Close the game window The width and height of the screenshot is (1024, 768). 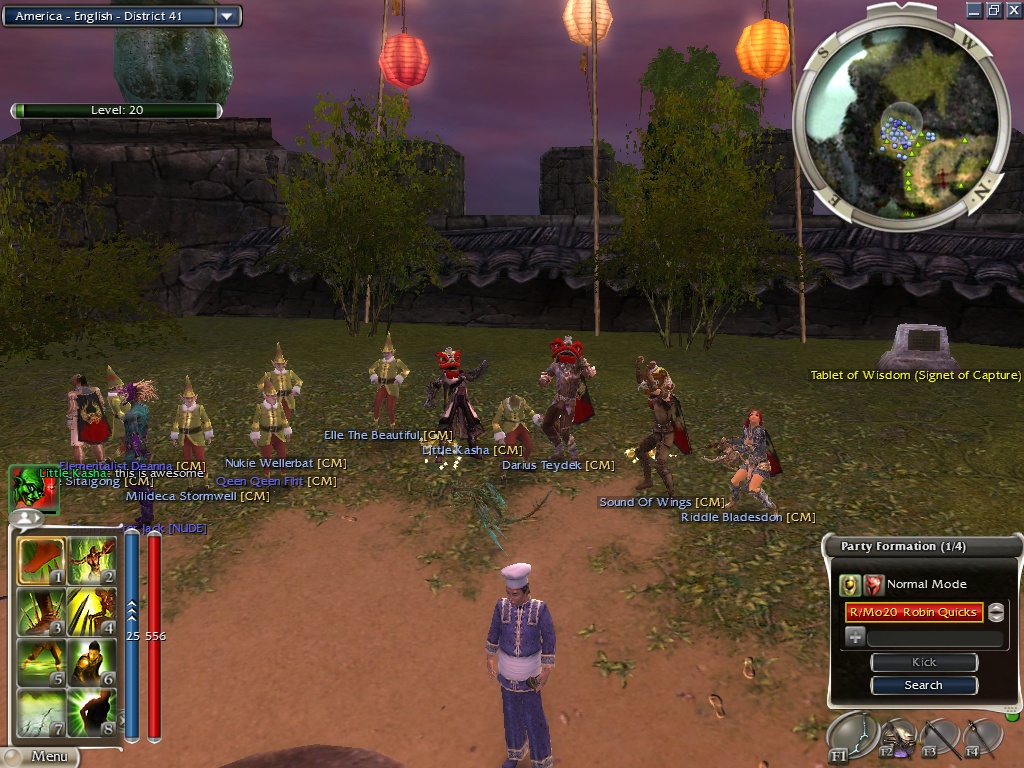click(x=1012, y=10)
